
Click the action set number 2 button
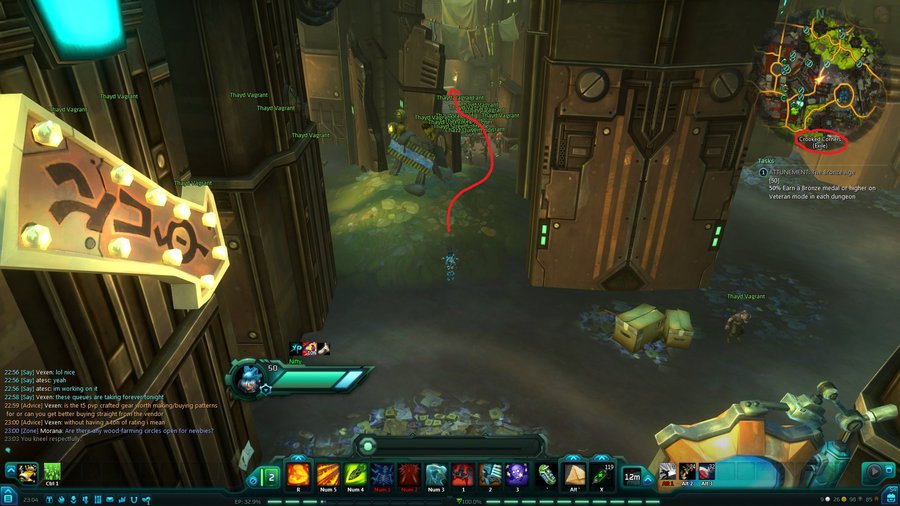(269, 475)
